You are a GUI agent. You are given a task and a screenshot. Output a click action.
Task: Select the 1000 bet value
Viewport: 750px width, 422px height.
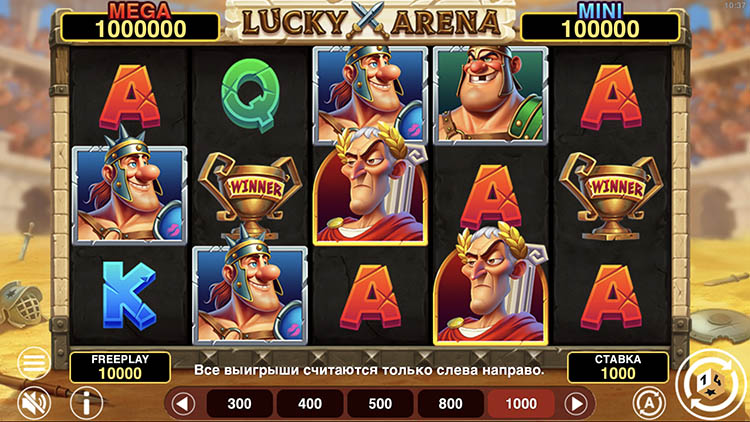click(520, 404)
